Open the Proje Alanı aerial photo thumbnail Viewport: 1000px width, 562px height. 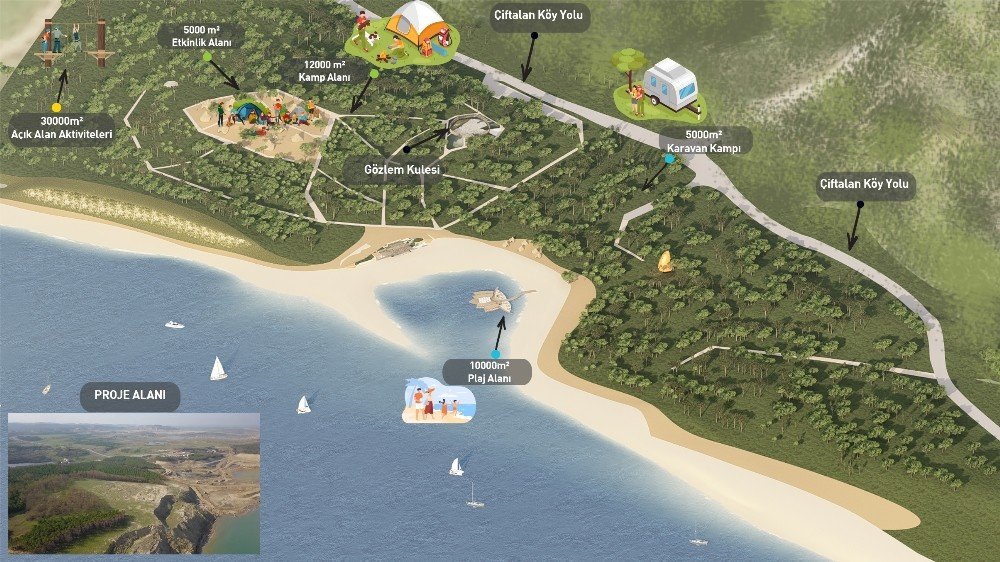[x=134, y=483]
